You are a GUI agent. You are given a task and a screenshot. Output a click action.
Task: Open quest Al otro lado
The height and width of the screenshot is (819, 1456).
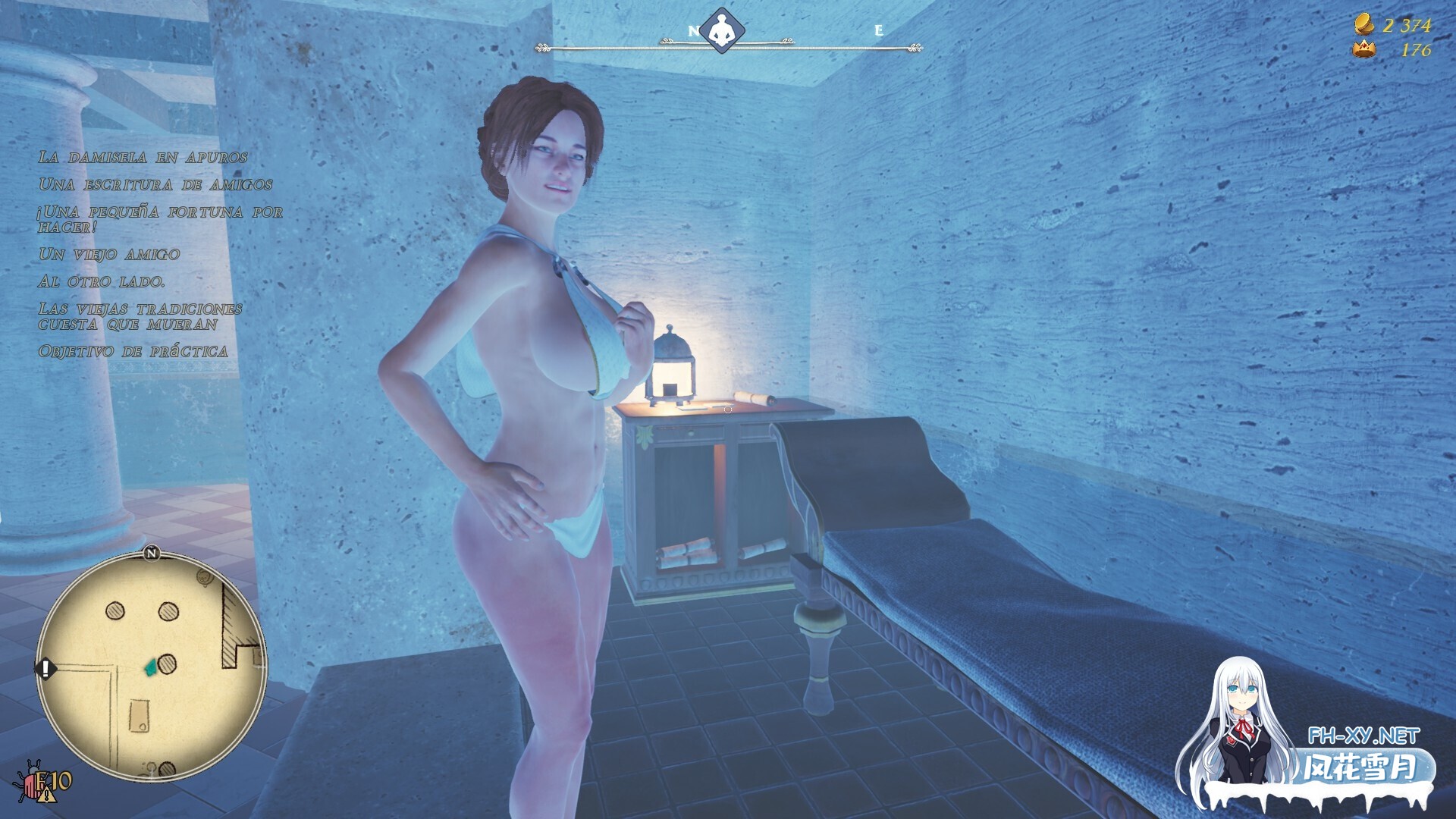102,282
